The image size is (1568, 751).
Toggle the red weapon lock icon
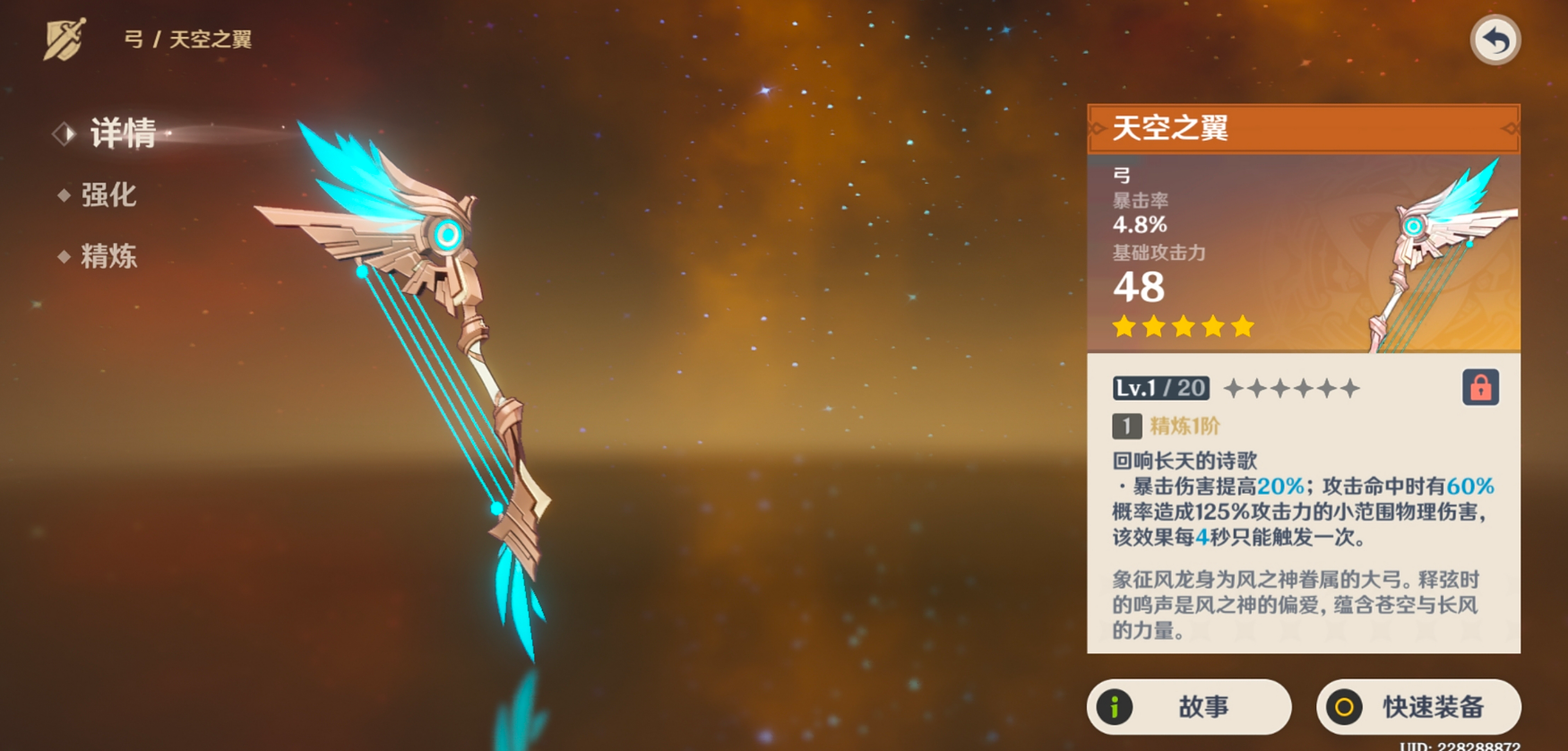1480,388
